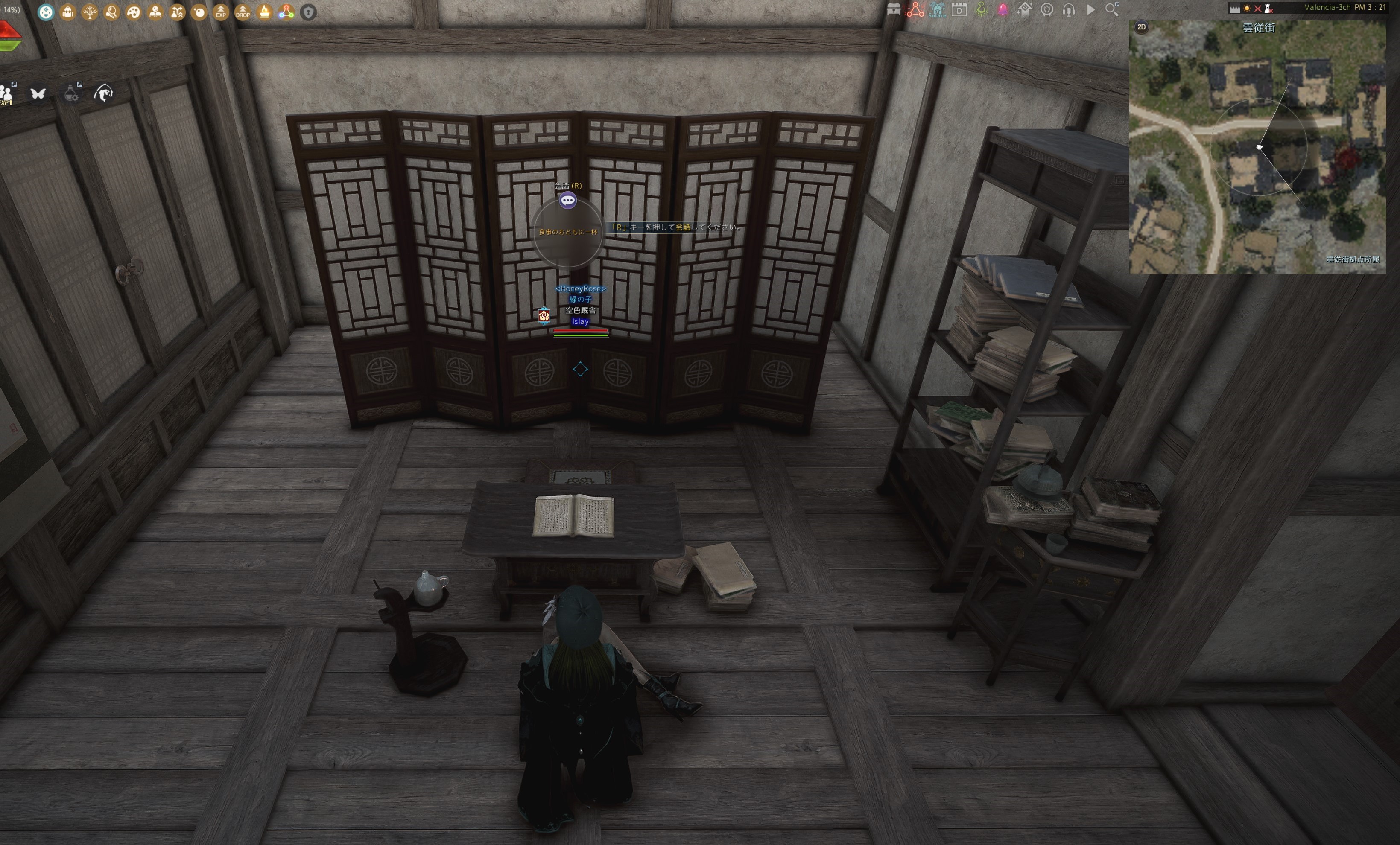
Task: Select the burning candle icon
Action: click(264, 12)
